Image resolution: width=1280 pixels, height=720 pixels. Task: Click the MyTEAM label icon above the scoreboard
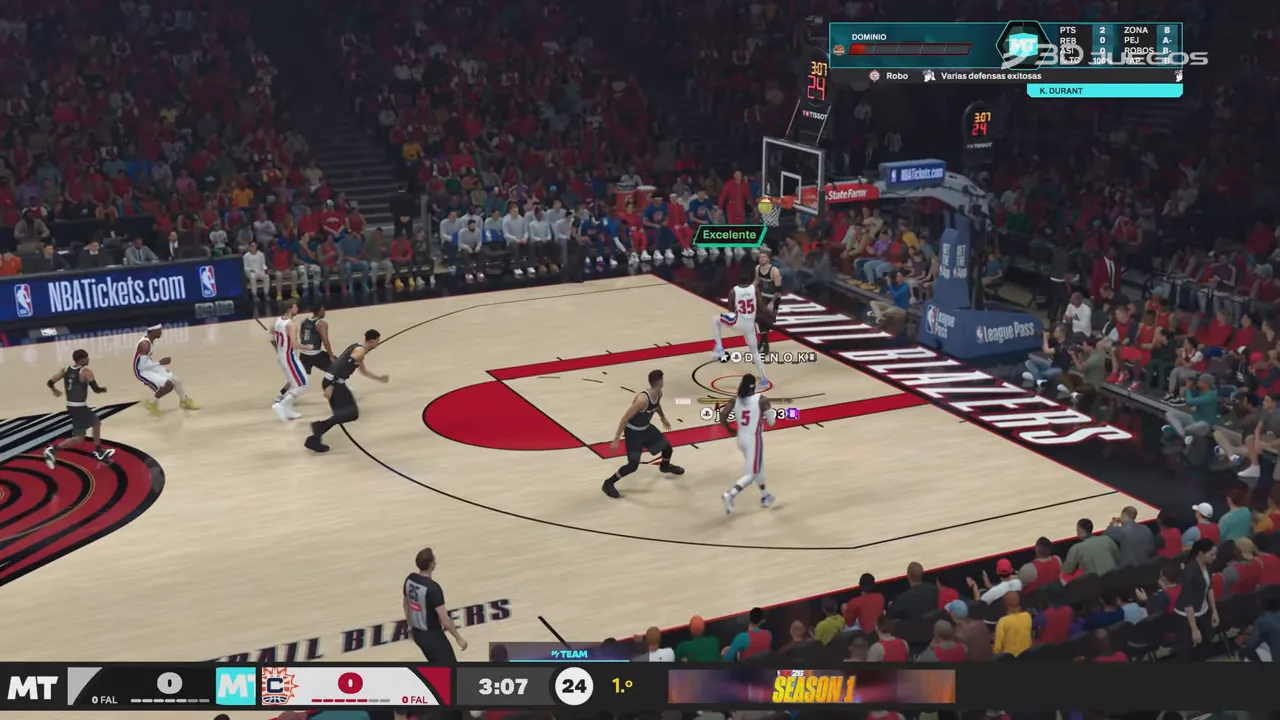coord(569,653)
